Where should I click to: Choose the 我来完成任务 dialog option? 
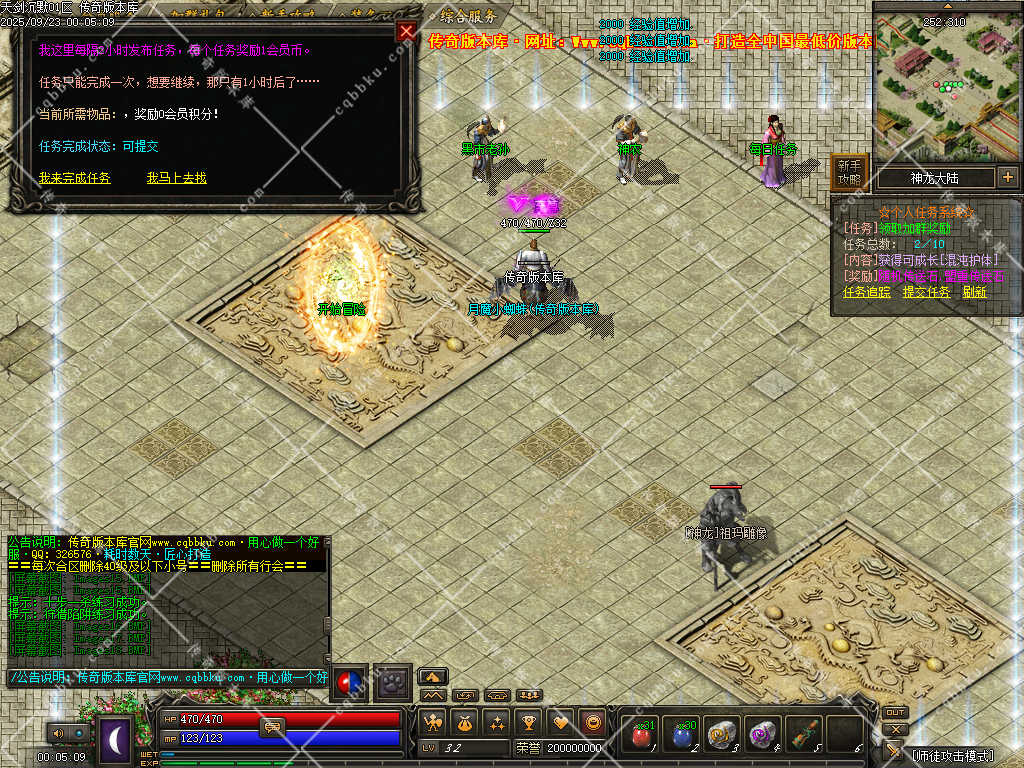click(75, 178)
